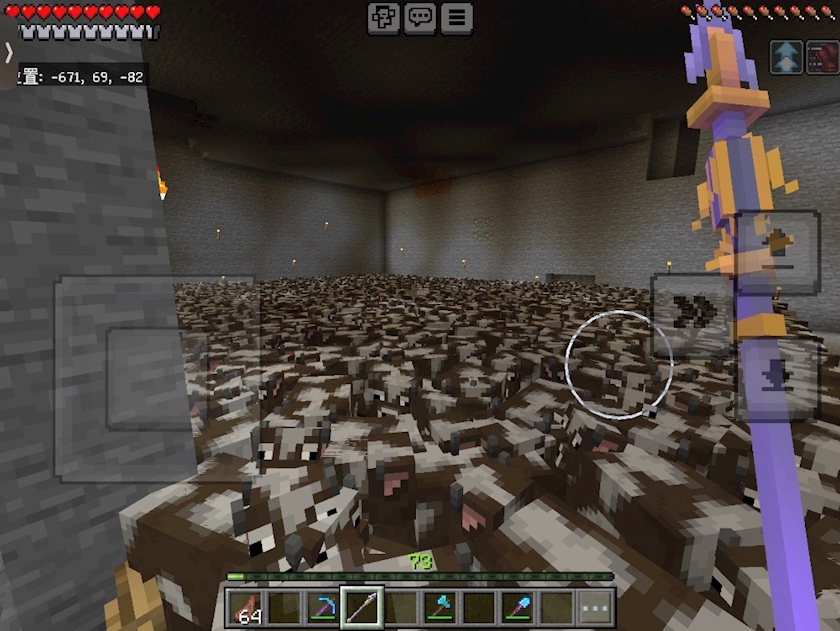Tap the movement joystick pad
The height and width of the screenshot is (631, 840).
(x=156, y=378)
